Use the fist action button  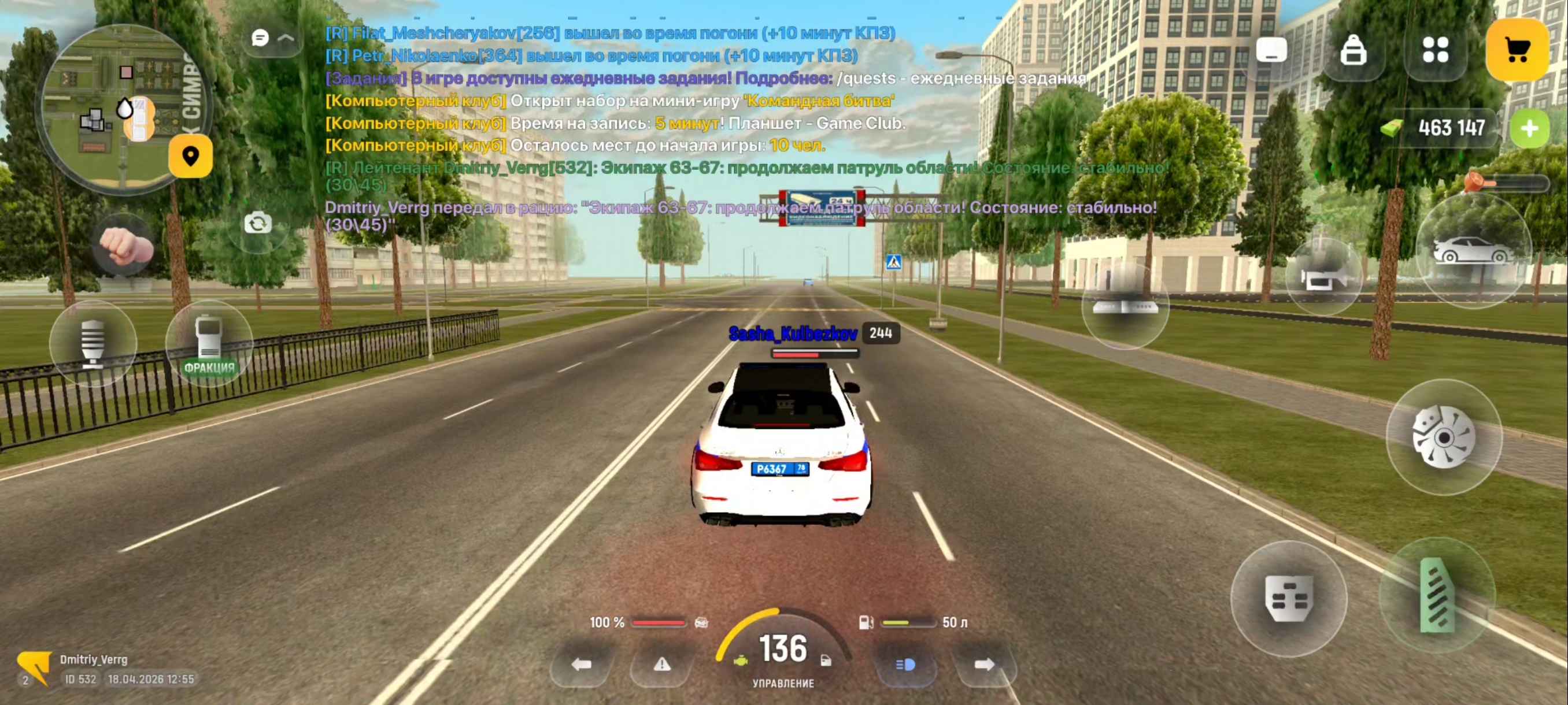(125, 245)
